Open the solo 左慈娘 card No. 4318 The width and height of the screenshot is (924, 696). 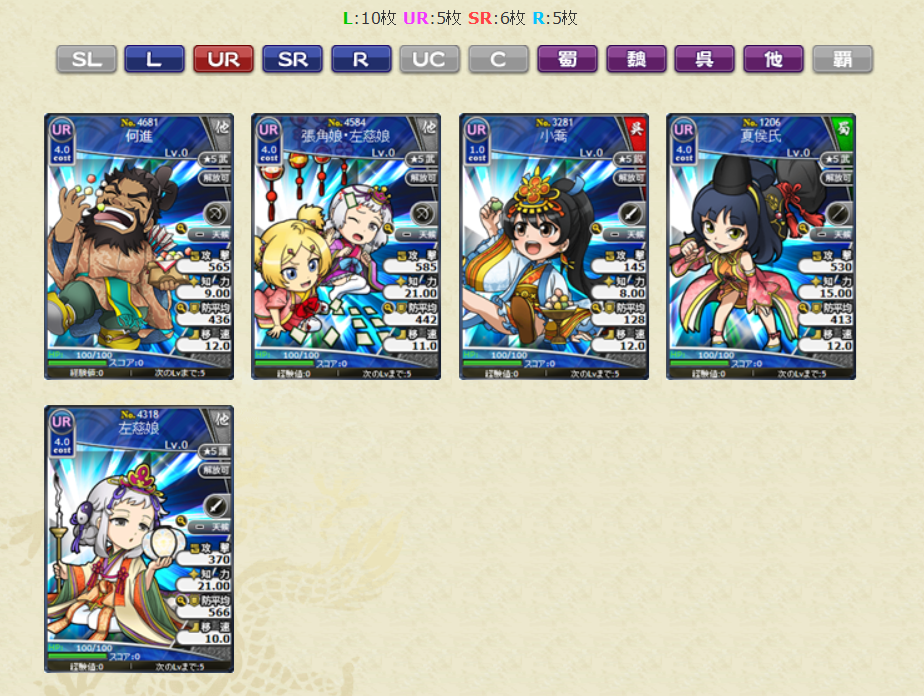click(139, 538)
